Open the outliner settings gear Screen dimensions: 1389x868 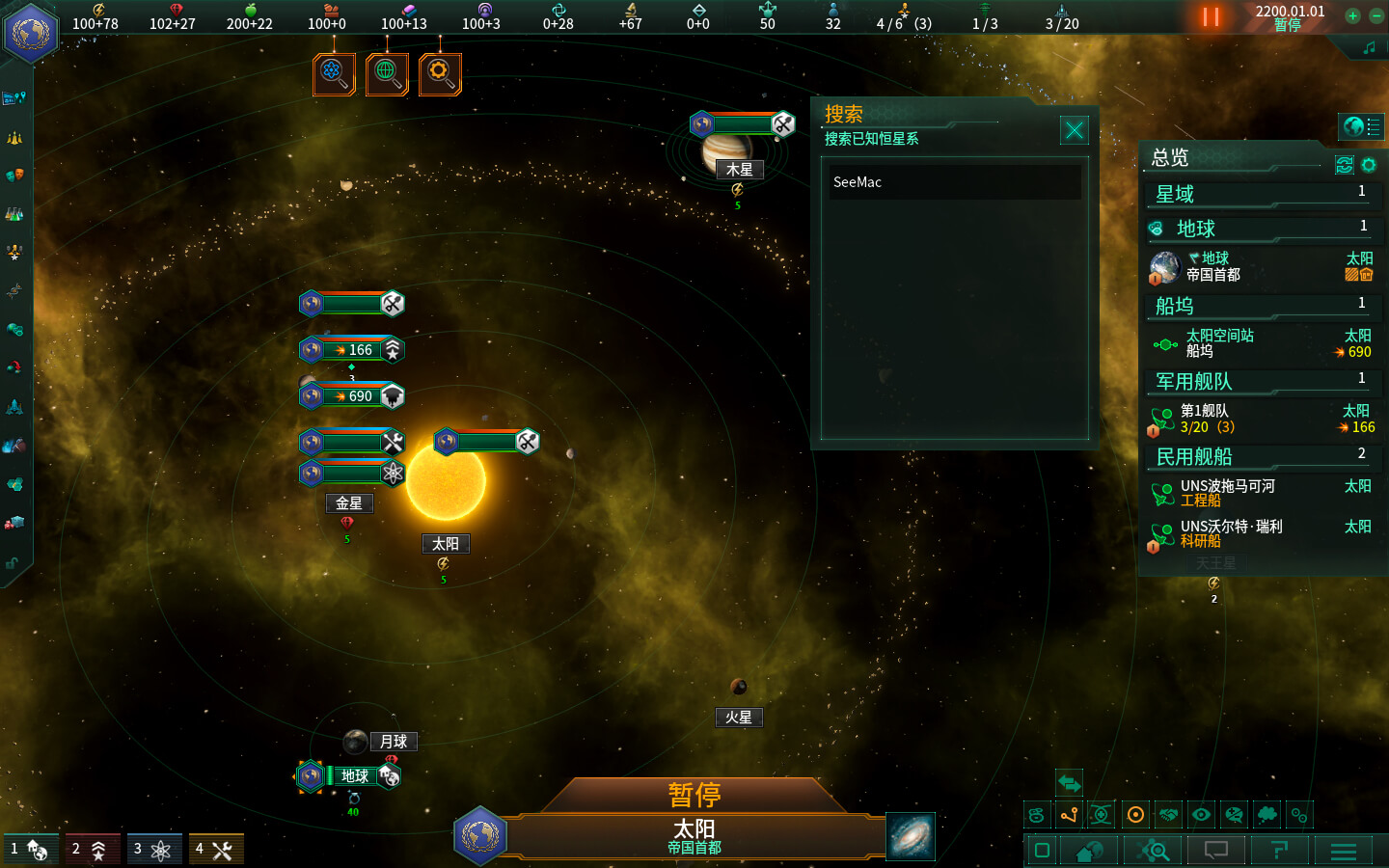click(1369, 165)
